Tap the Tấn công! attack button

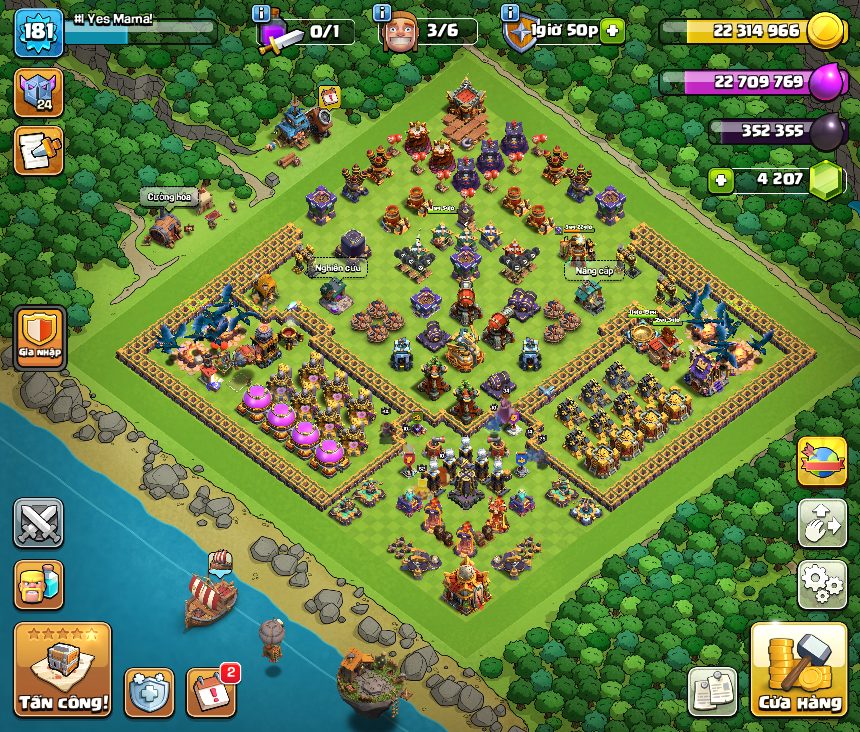click(x=62, y=669)
